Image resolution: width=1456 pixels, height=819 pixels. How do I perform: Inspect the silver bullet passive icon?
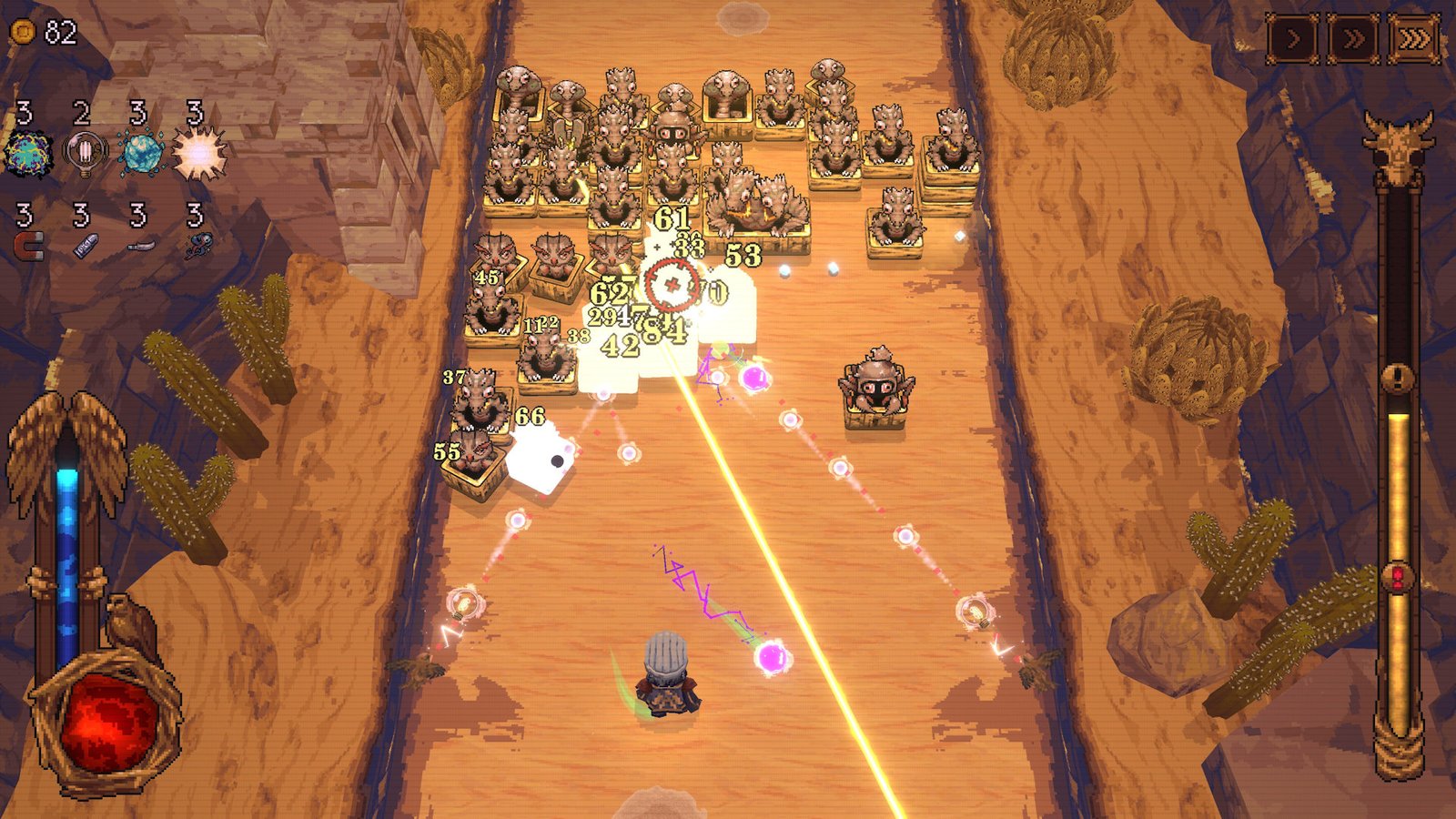(x=85, y=245)
